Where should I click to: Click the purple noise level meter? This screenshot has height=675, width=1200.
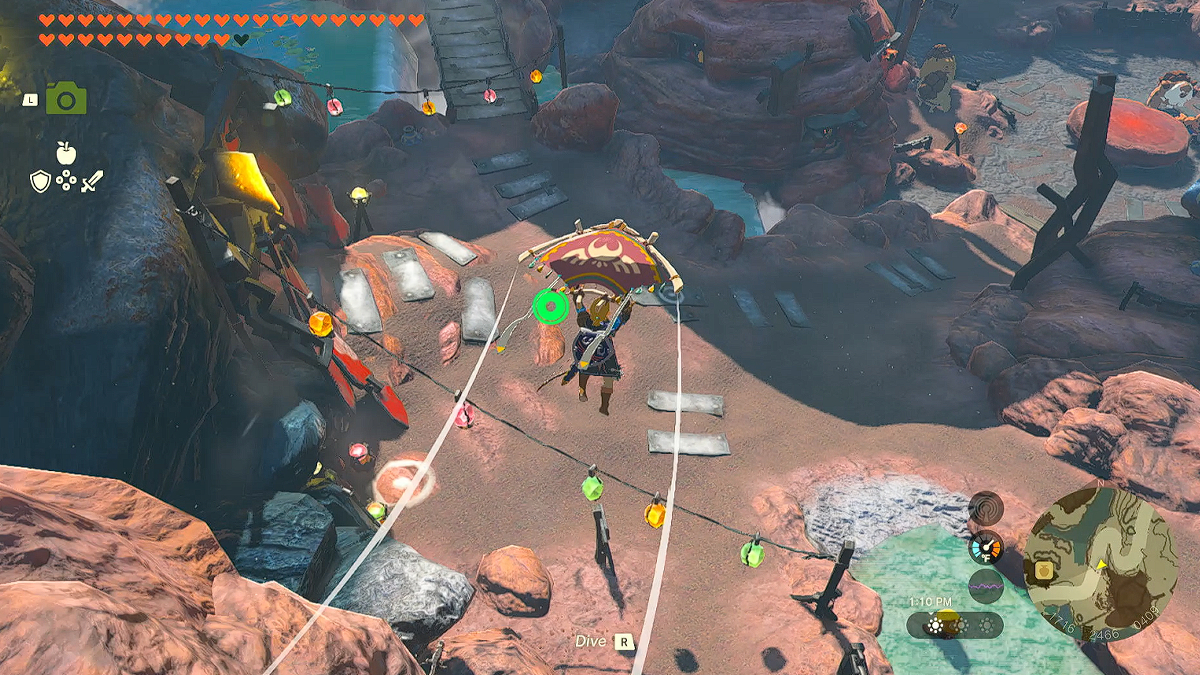tap(985, 586)
